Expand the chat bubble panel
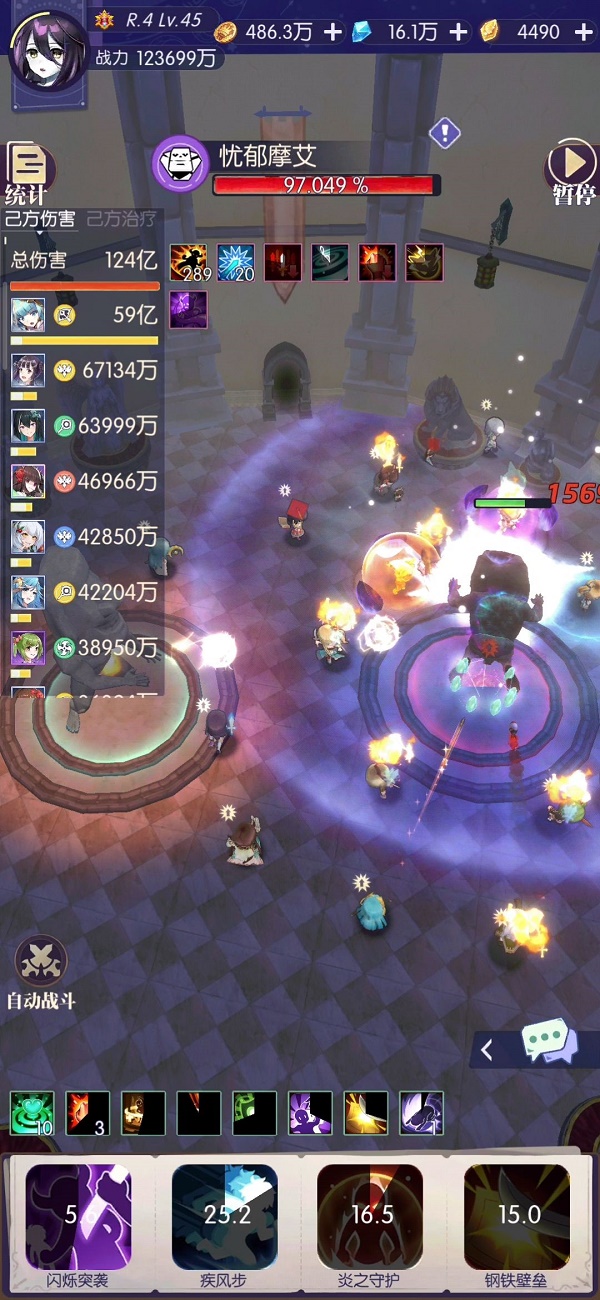600x1300 pixels. coord(535,1049)
